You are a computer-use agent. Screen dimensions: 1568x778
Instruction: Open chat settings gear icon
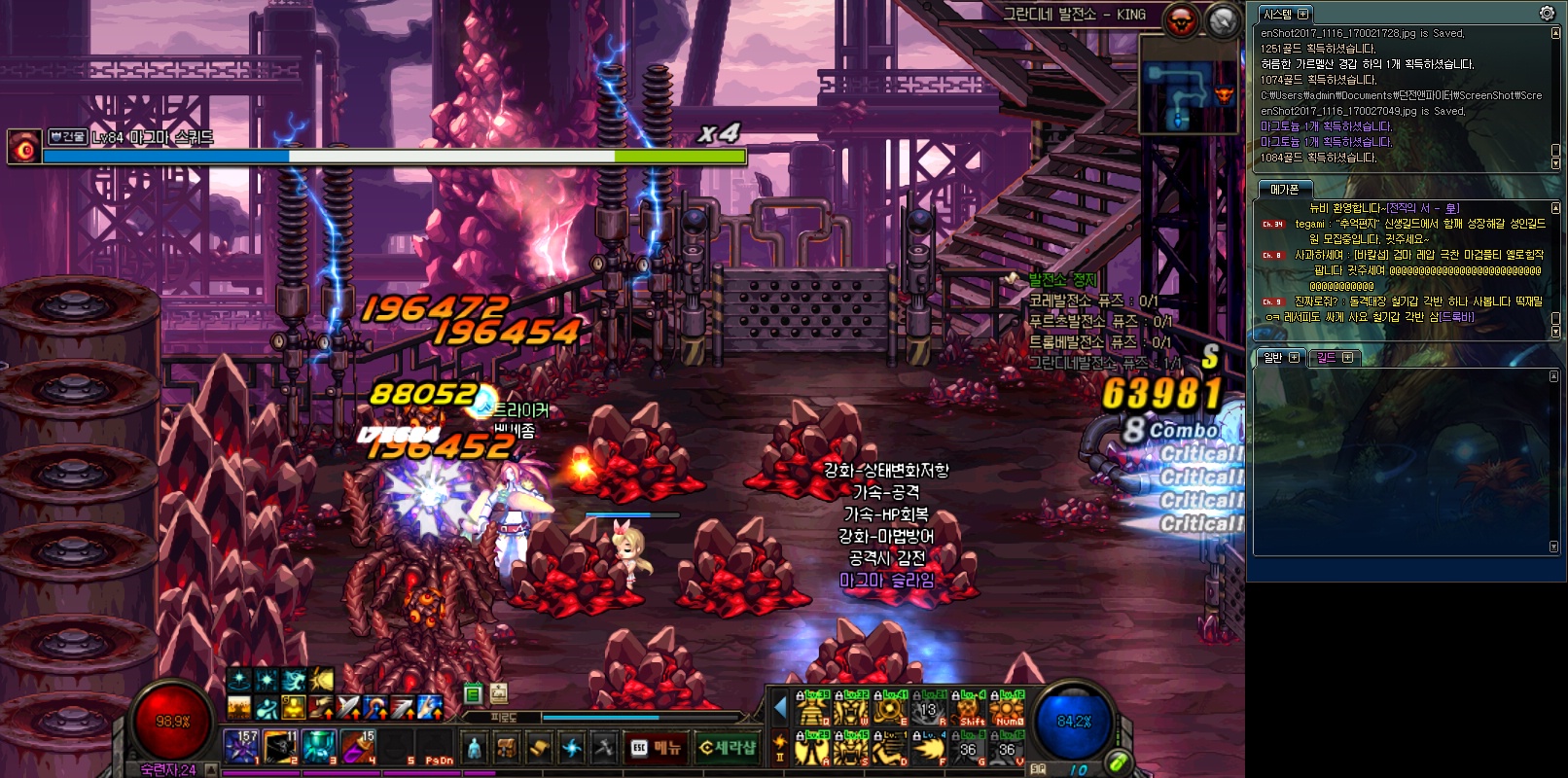pos(1547,13)
